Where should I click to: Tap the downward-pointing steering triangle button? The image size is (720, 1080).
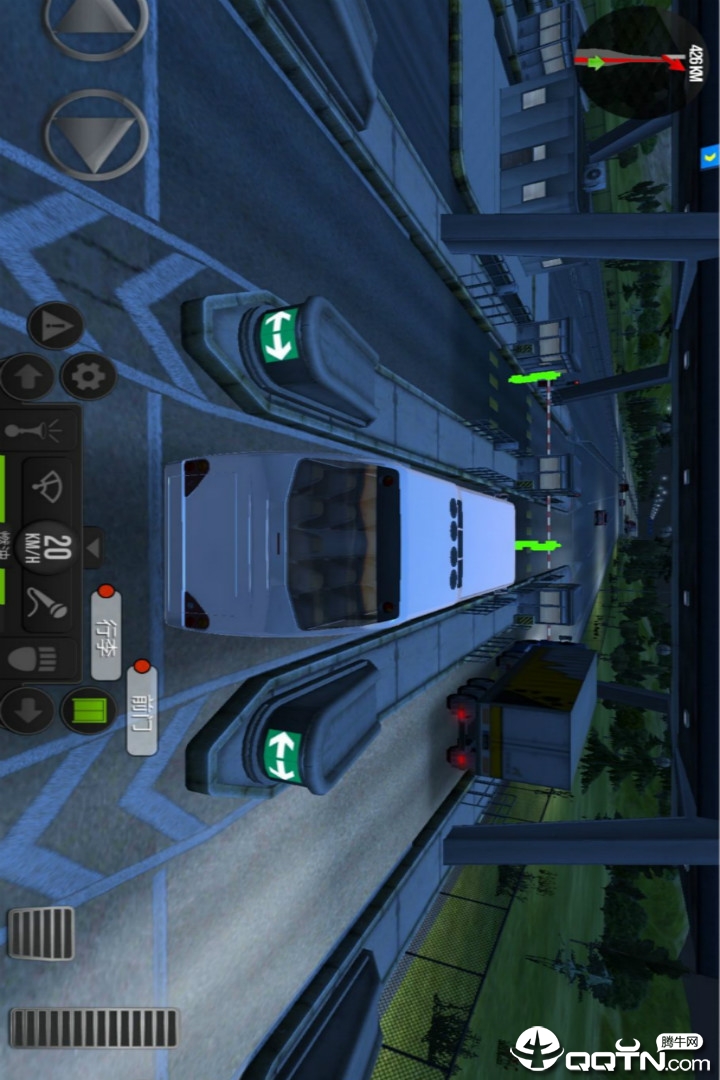click(x=96, y=135)
